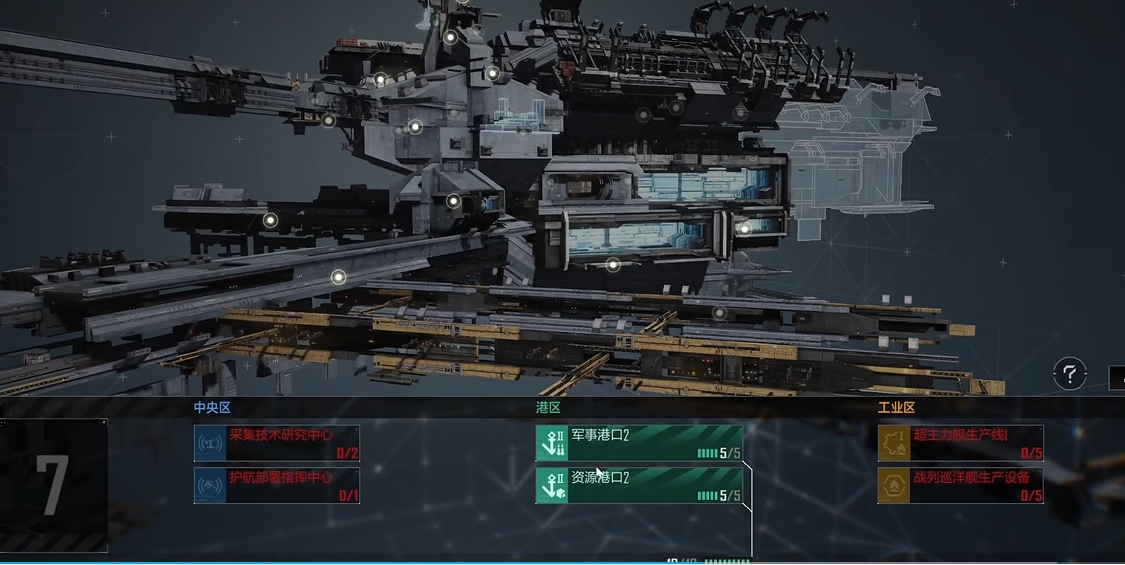This screenshot has height=565, width=1125.
Task: Click the level 7 panel
Action: [54, 485]
